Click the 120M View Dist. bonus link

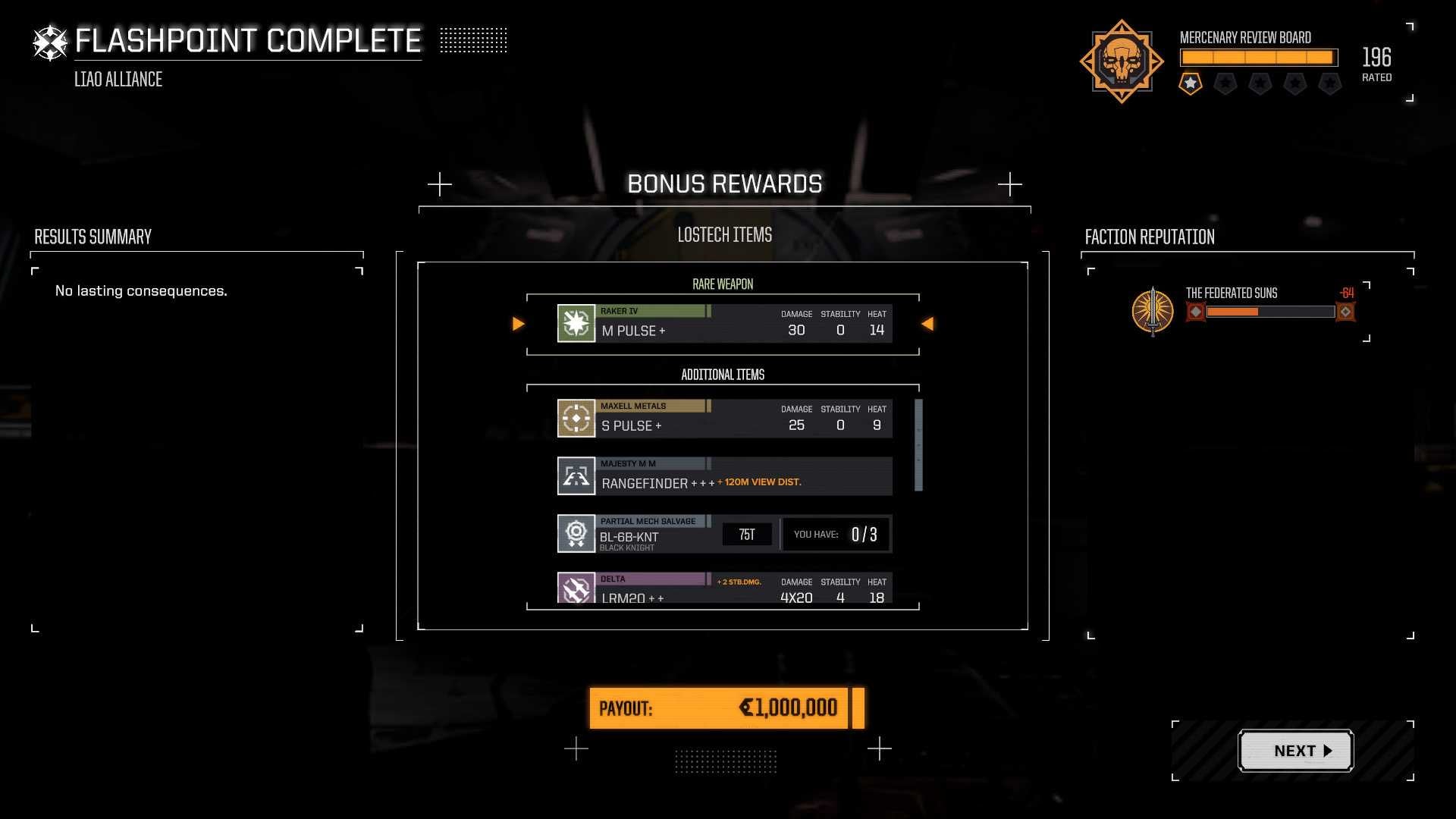759,481
